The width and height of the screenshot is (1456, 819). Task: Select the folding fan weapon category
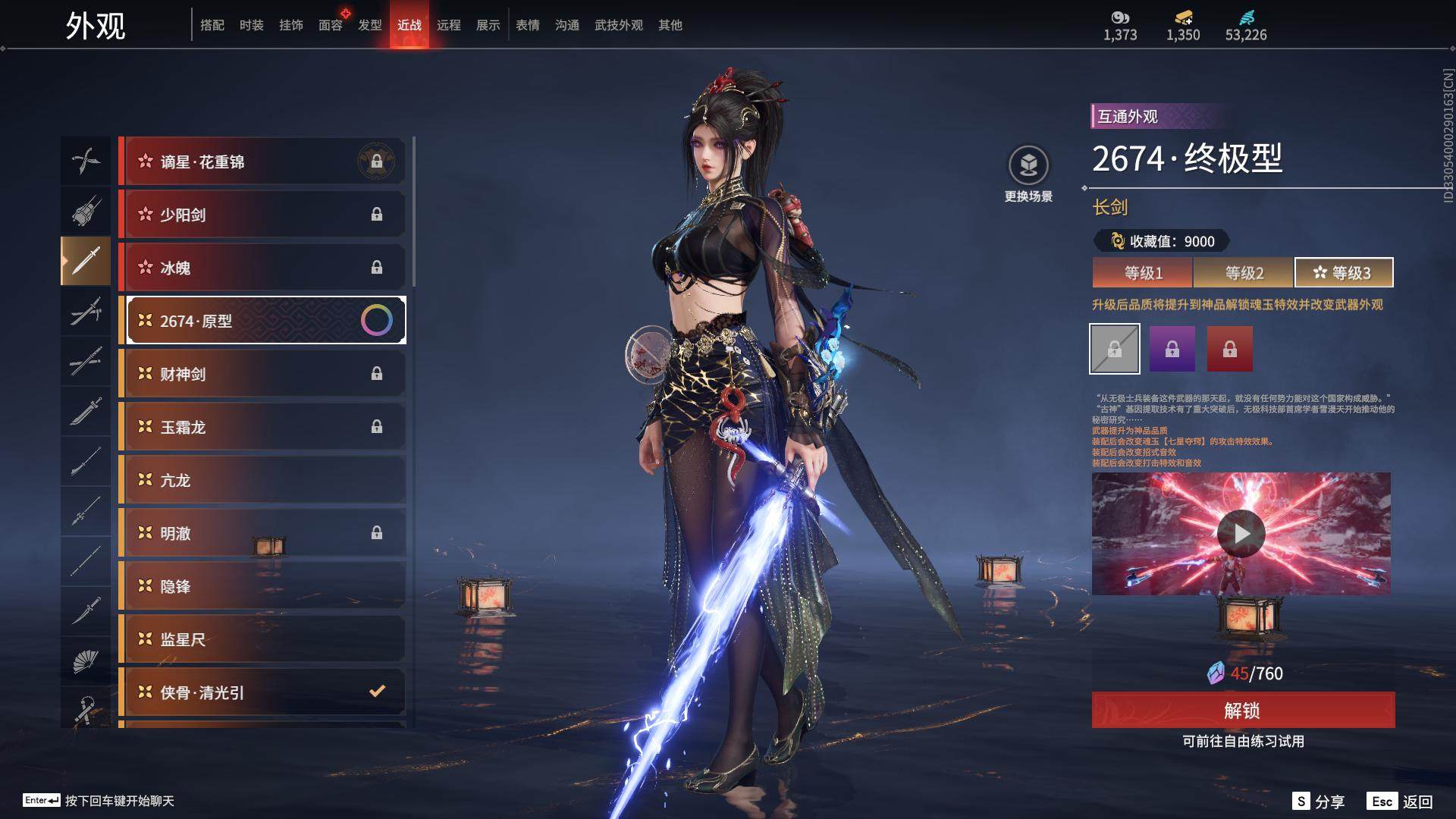click(86, 661)
